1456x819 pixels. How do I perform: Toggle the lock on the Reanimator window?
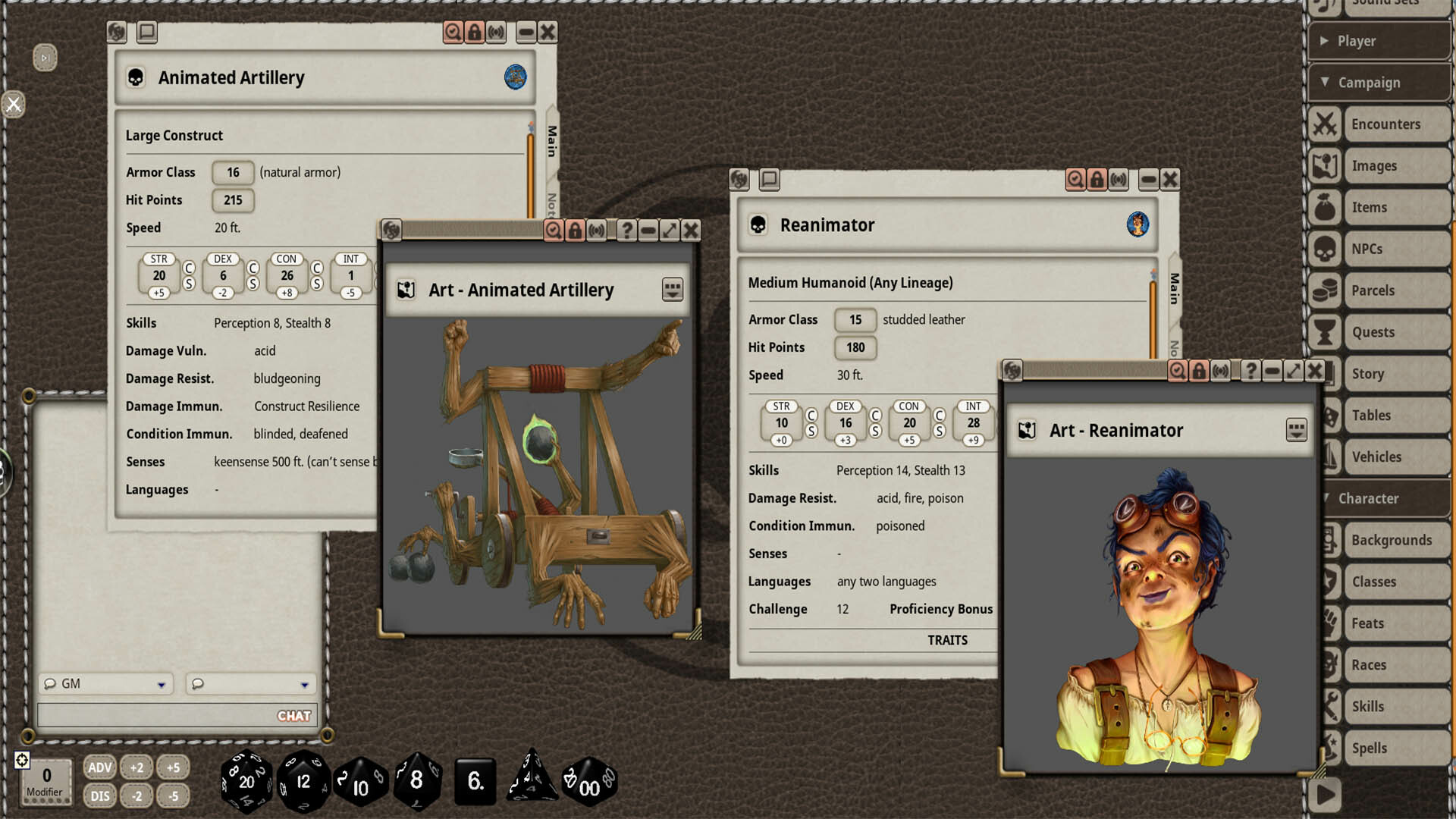pyautogui.click(x=1098, y=180)
